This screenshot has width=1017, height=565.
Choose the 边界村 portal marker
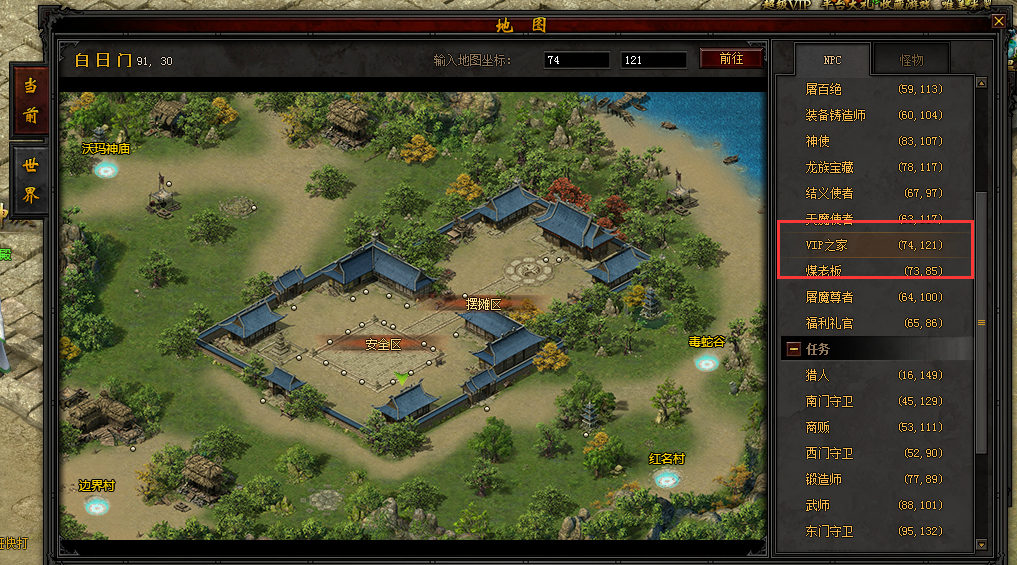click(x=97, y=505)
